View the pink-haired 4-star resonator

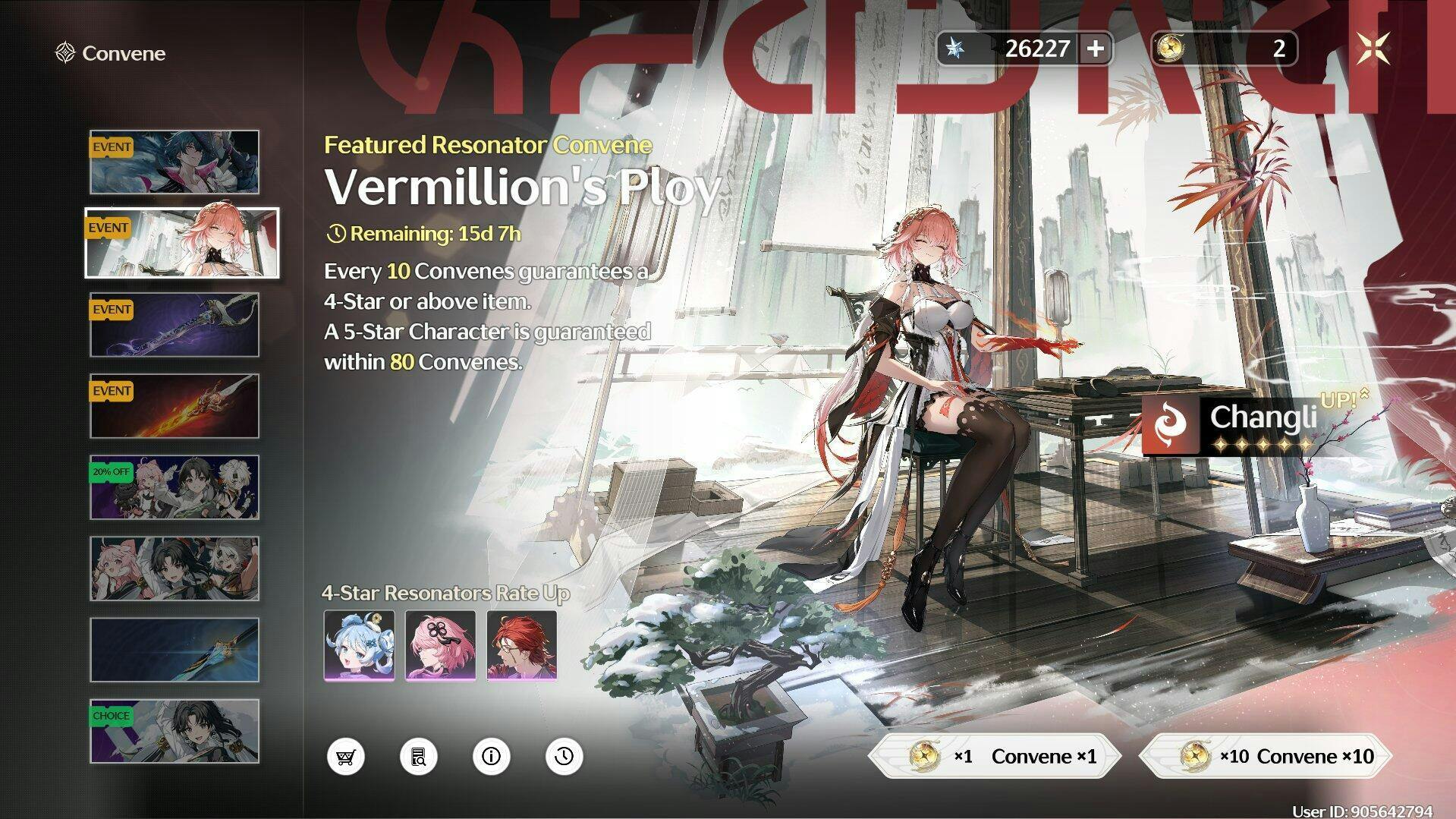tap(440, 645)
